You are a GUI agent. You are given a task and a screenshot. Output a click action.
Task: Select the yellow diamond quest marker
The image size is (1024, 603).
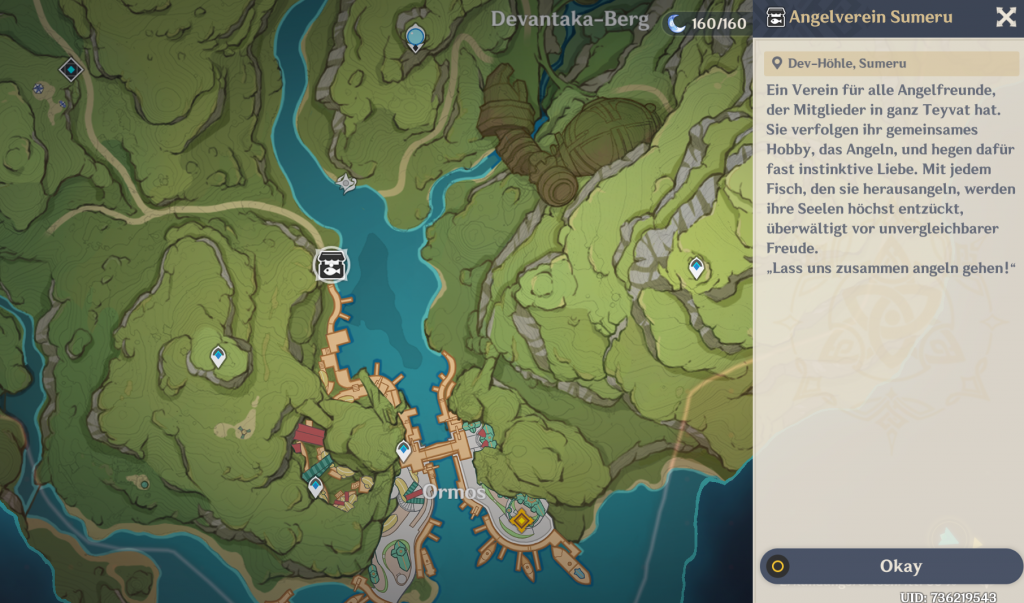[x=520, y=520]
